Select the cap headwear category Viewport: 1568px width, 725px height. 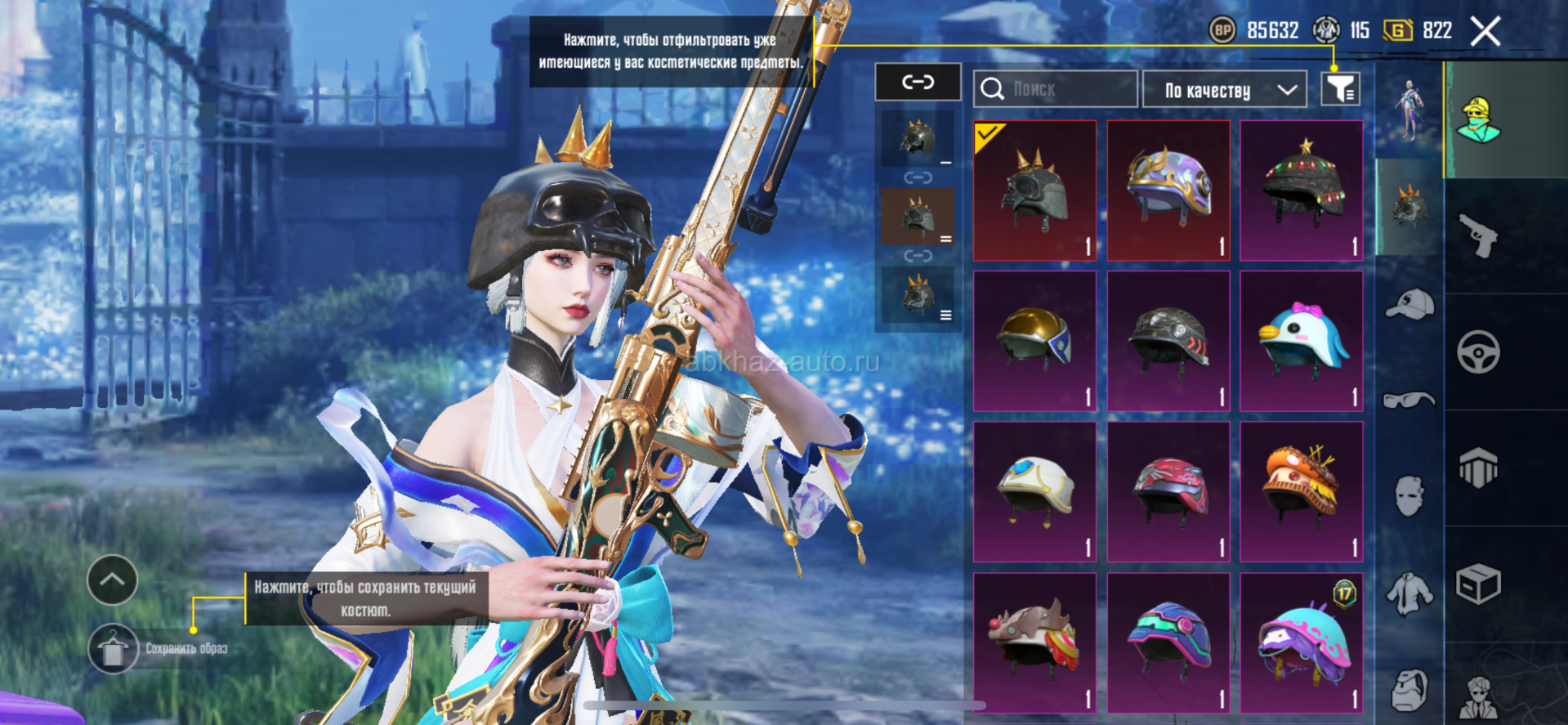coord(1409,304)
